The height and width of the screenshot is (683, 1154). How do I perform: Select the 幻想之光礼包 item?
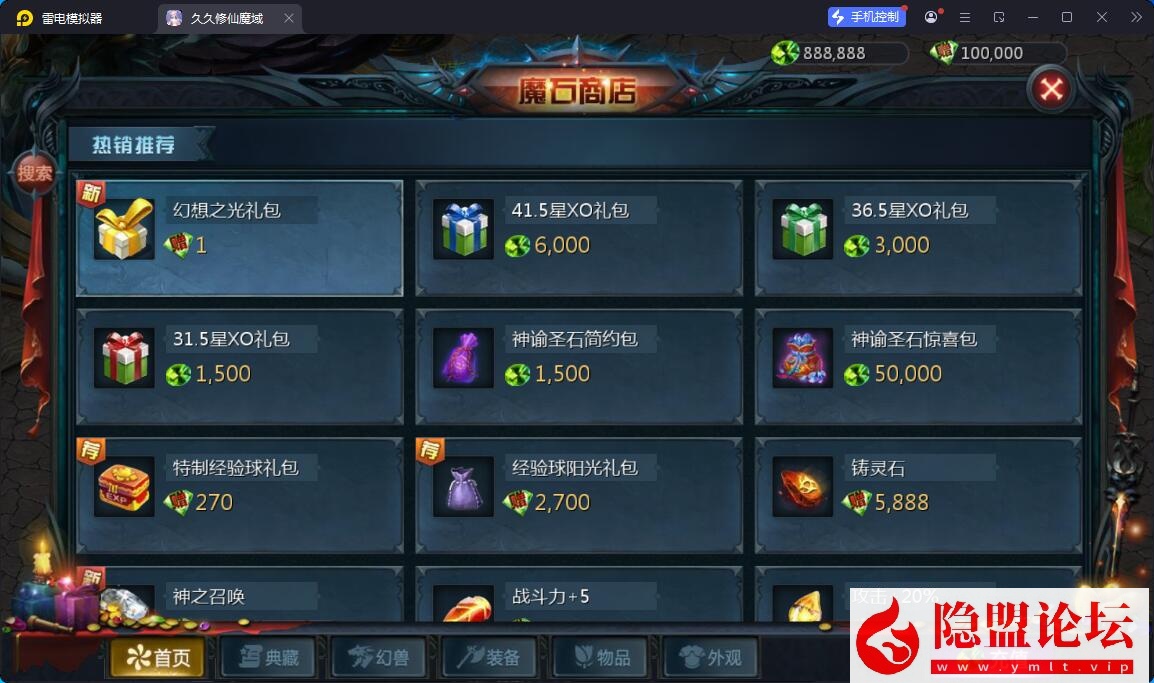(x=240, y=238)
